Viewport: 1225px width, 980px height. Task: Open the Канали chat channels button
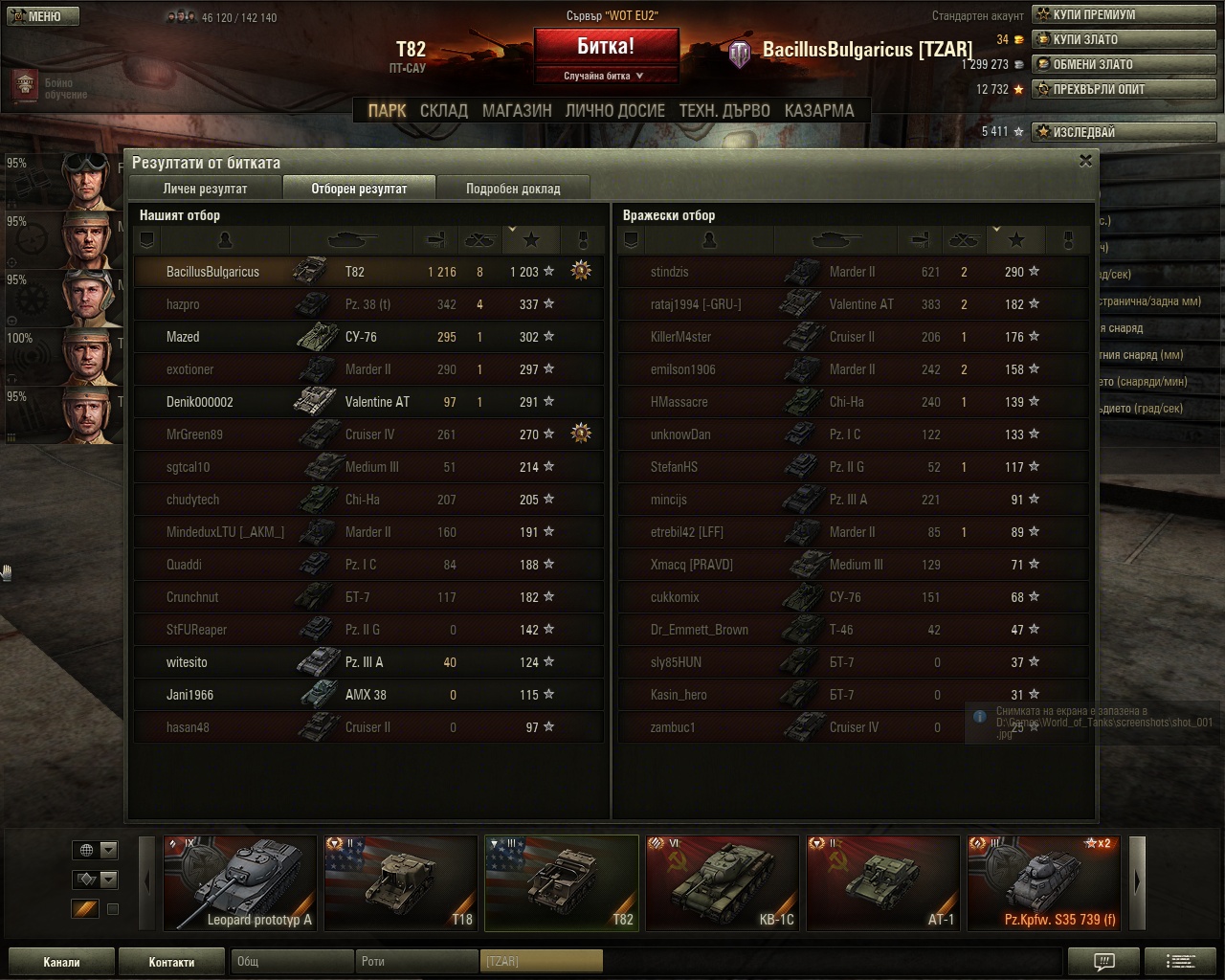pyautogui.click(x=61, y=962)
